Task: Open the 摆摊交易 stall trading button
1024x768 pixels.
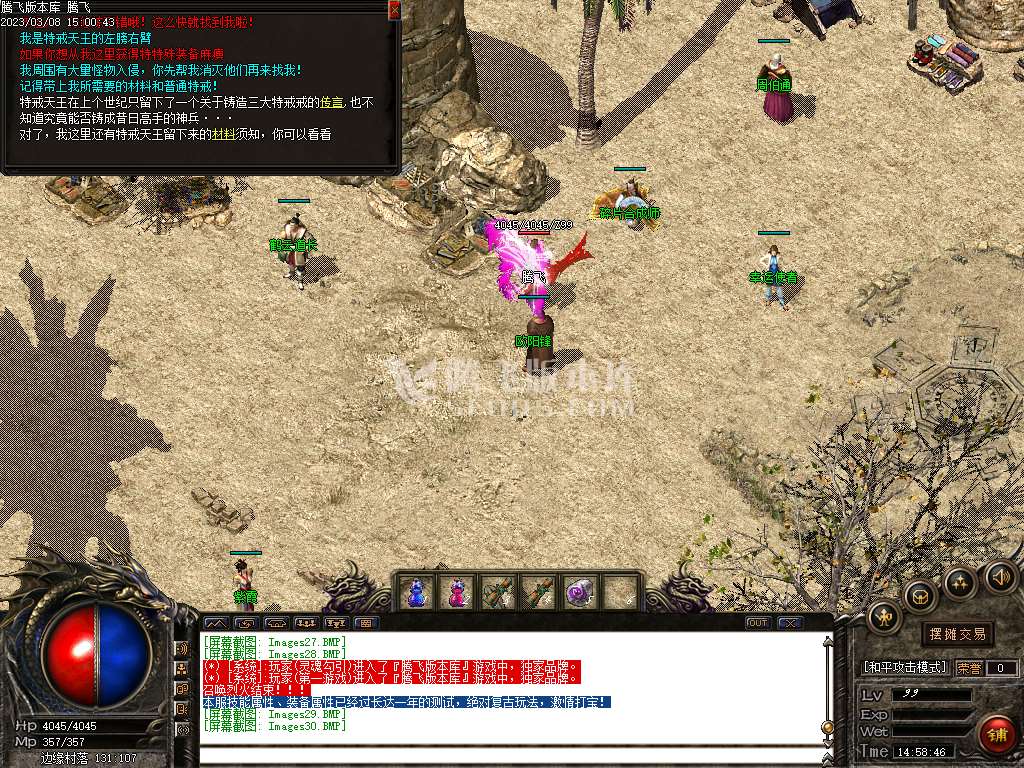Action: 957,633
